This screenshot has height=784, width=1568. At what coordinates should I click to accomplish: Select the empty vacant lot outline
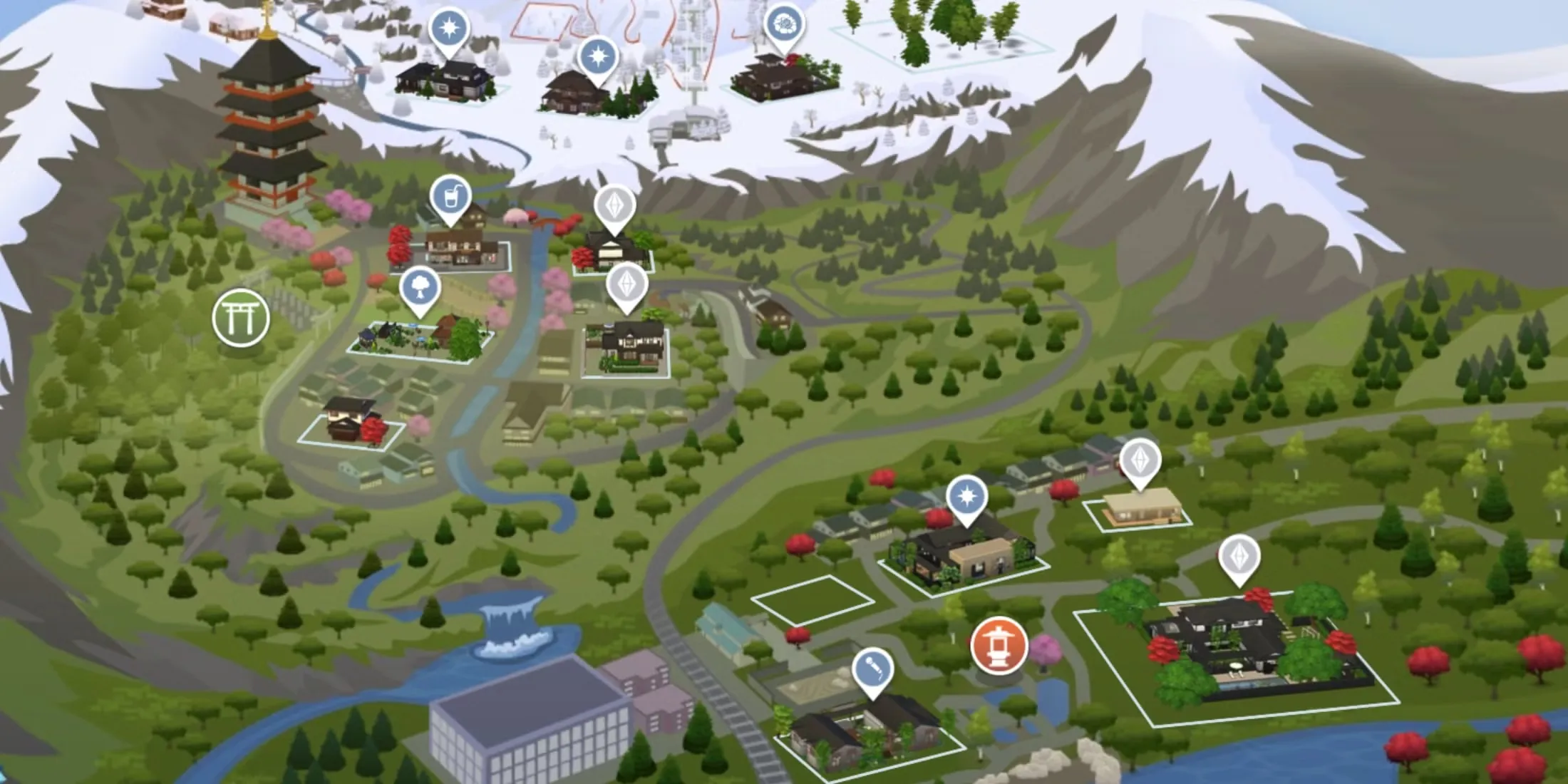[813, 600]
